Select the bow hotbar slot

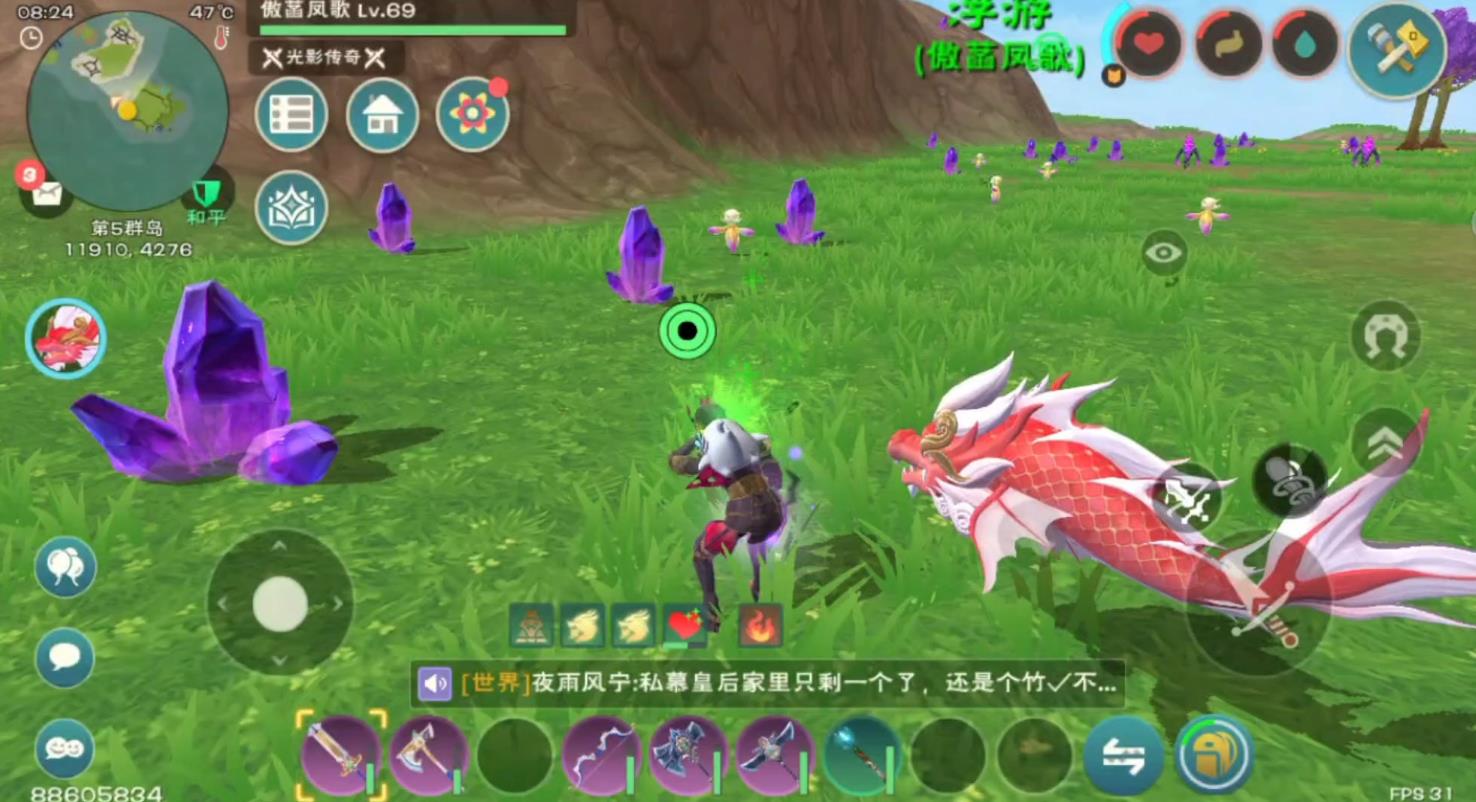point(600,755)
